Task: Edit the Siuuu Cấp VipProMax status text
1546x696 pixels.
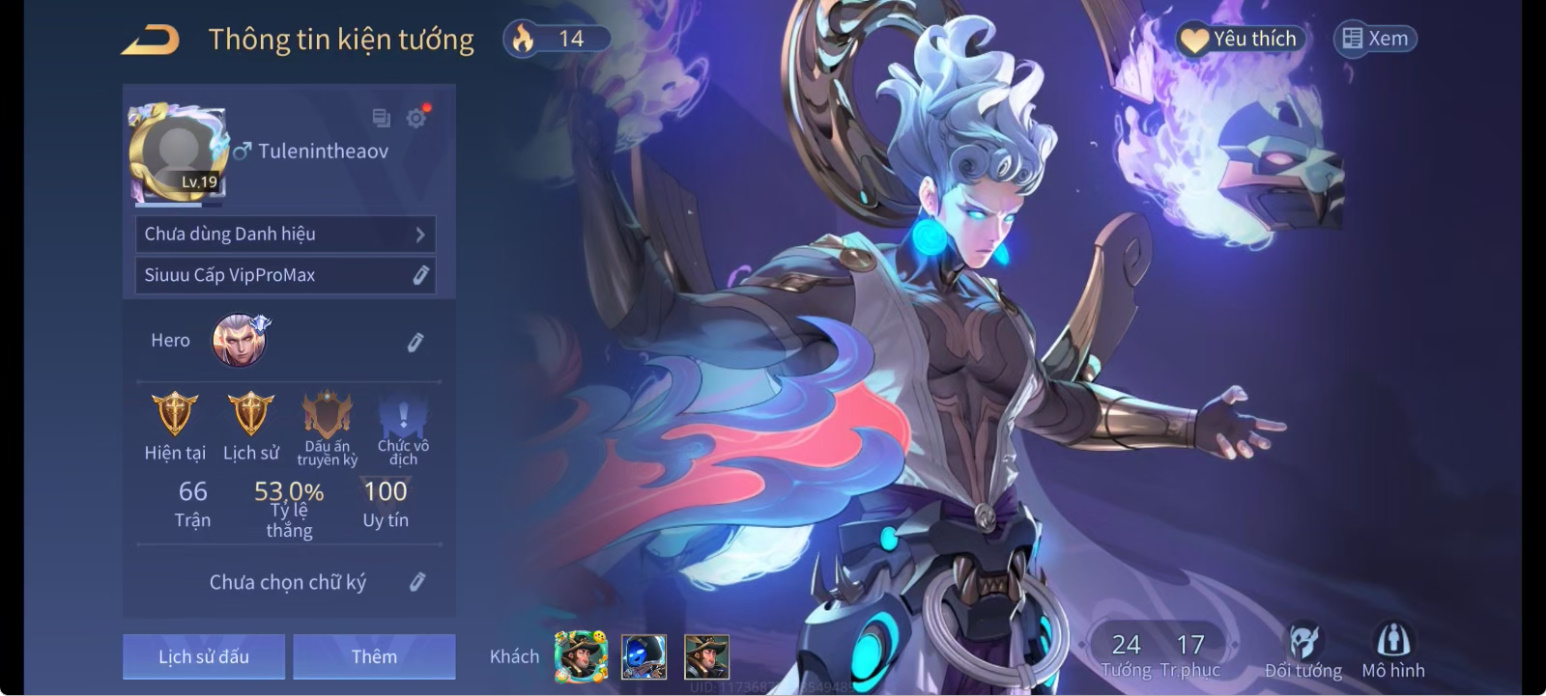Action: pos(420,276)
